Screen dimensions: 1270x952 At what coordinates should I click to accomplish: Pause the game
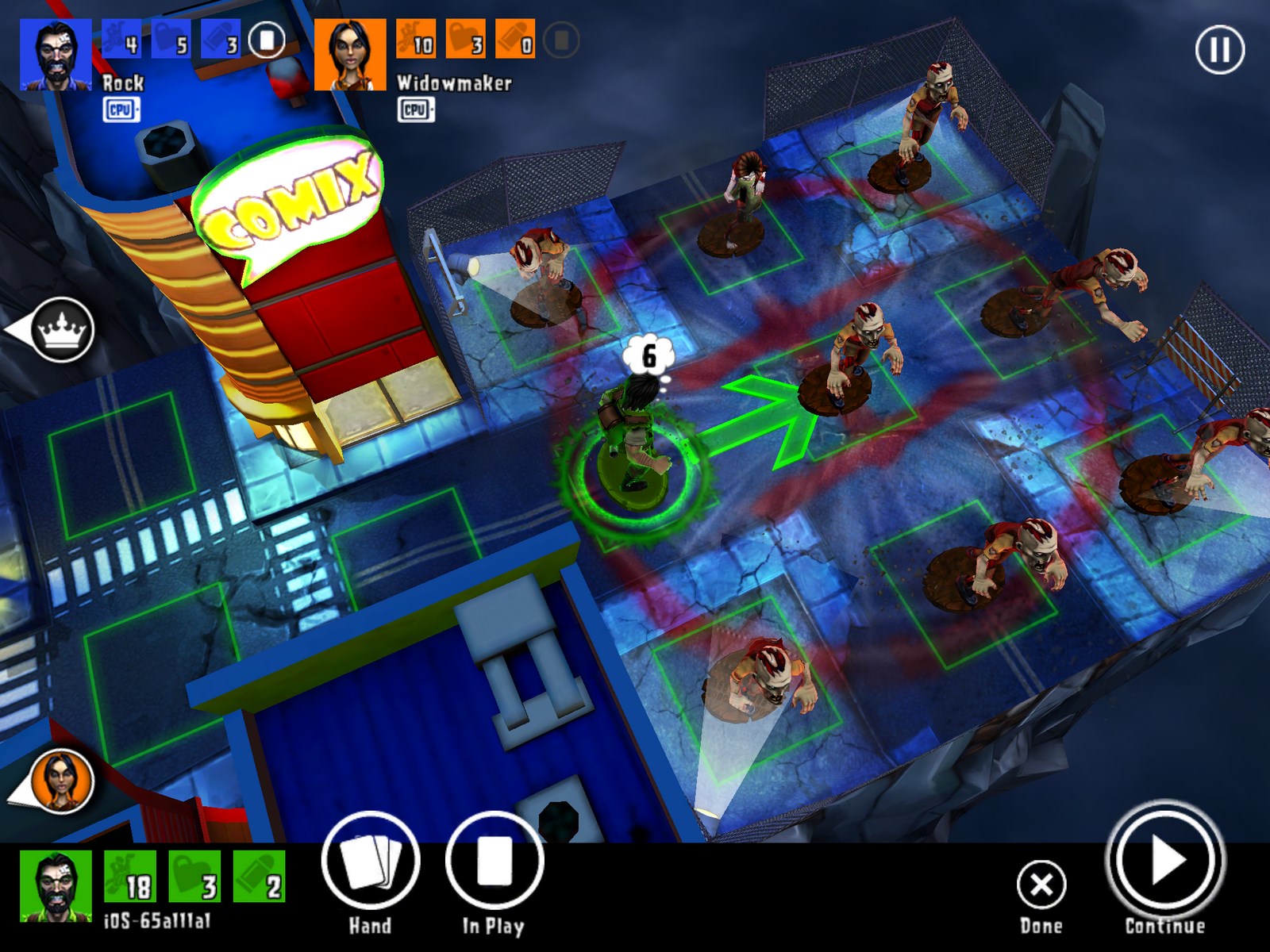tap(1219, 50)
